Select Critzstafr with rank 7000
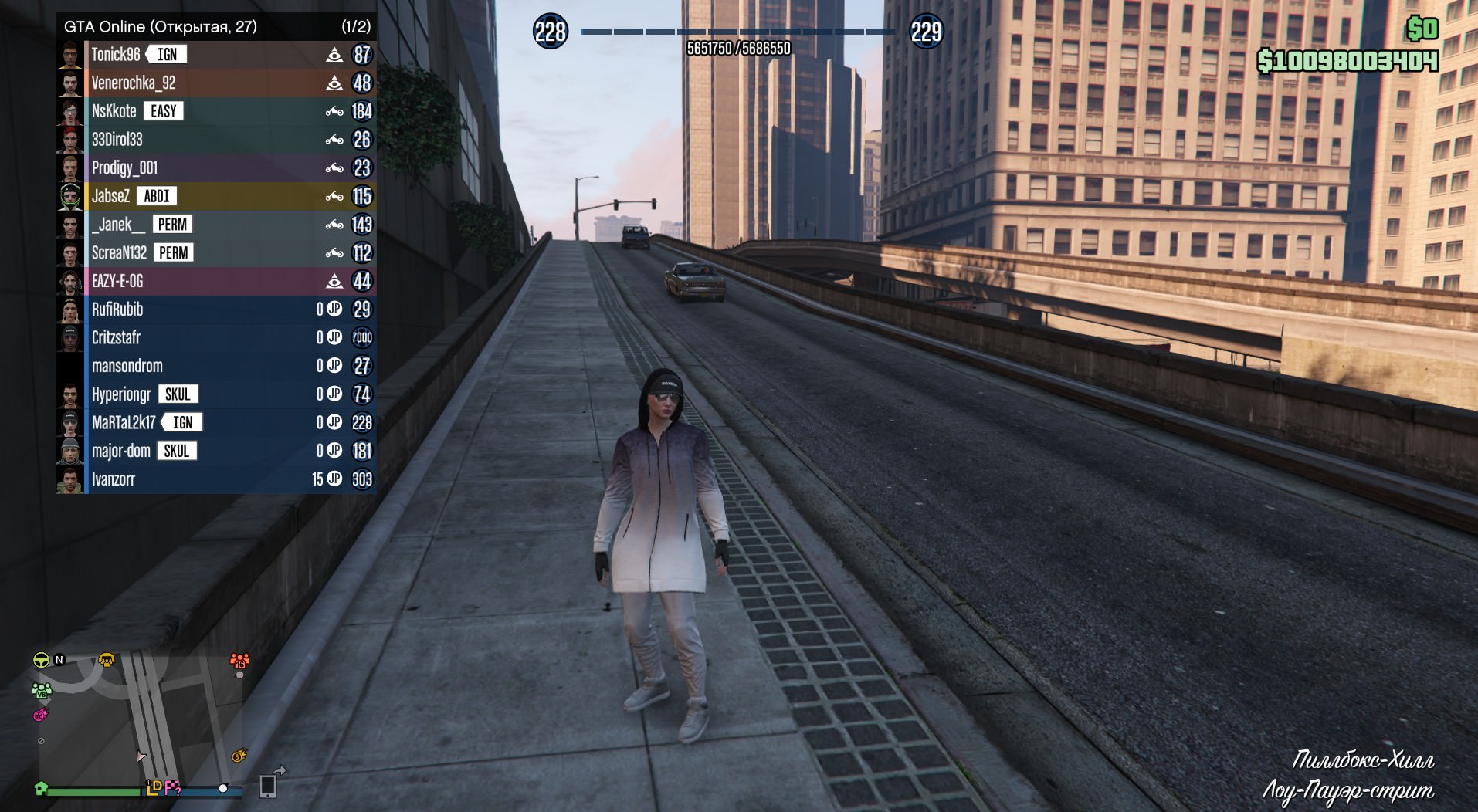Viewport: 1478px width, 812px height. click(x=116, y=338)
